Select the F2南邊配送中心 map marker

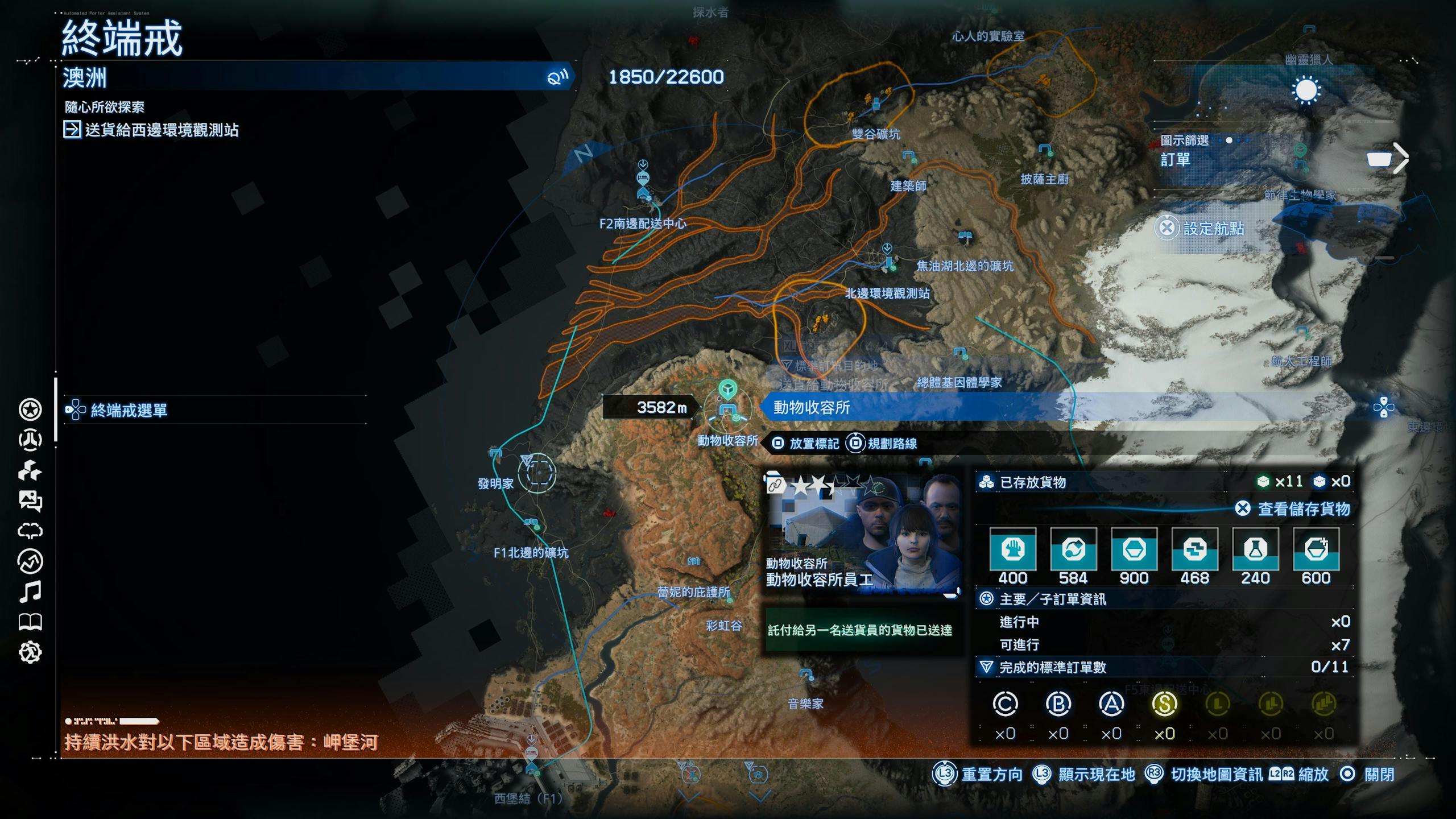coord(643,193)
